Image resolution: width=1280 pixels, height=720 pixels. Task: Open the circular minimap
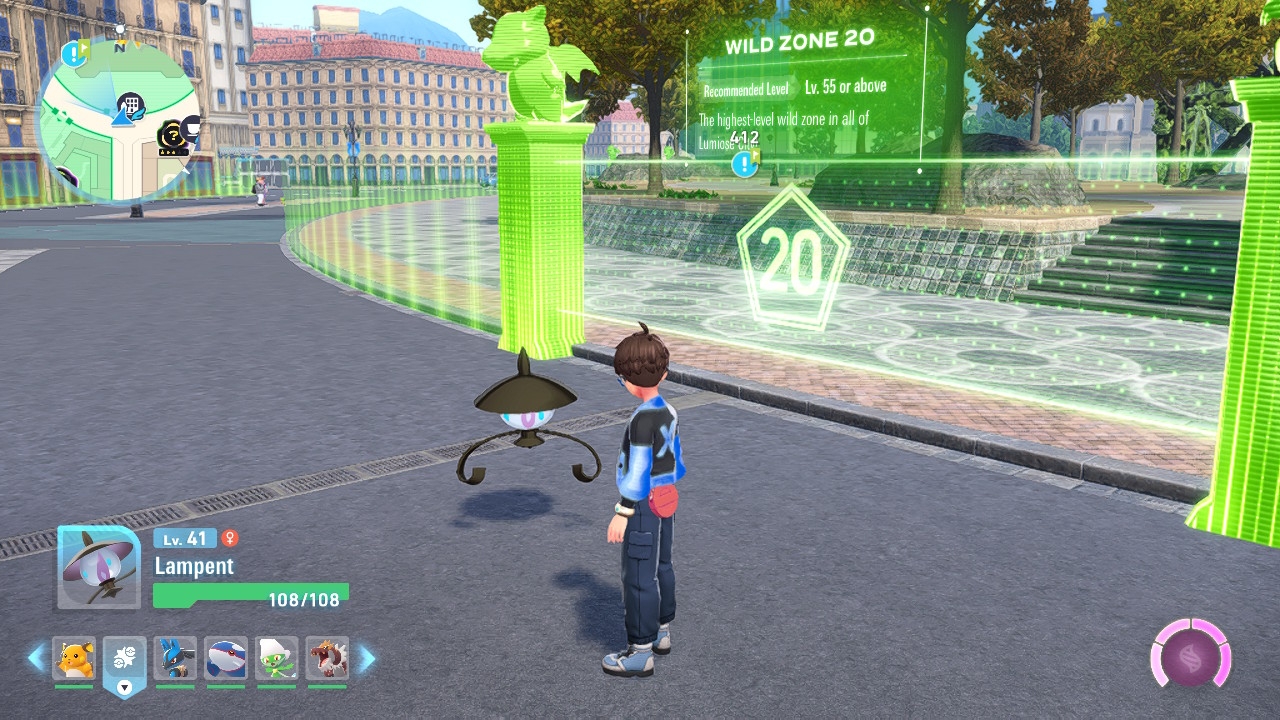coord(117,119)
